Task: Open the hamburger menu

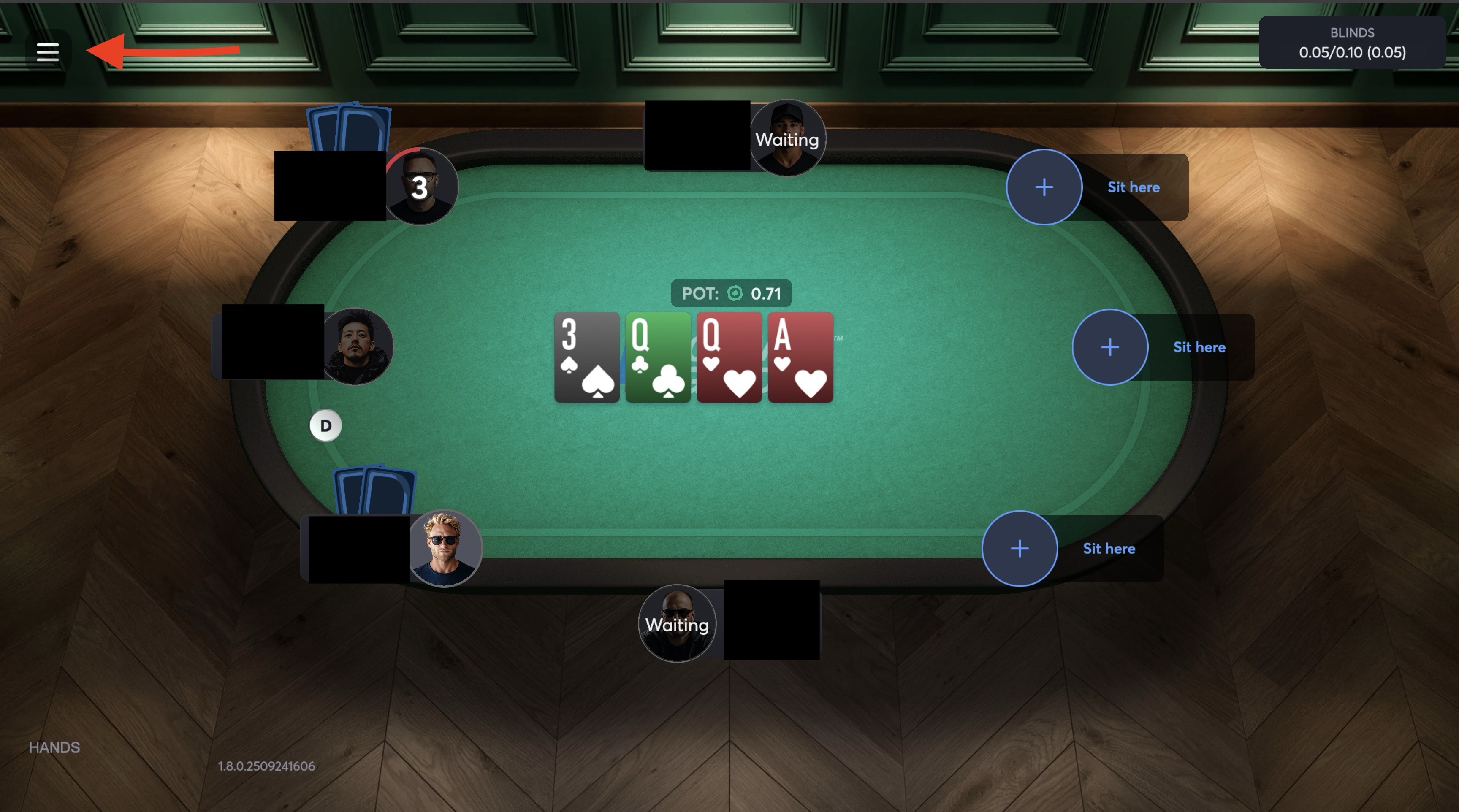Action: 48,52
